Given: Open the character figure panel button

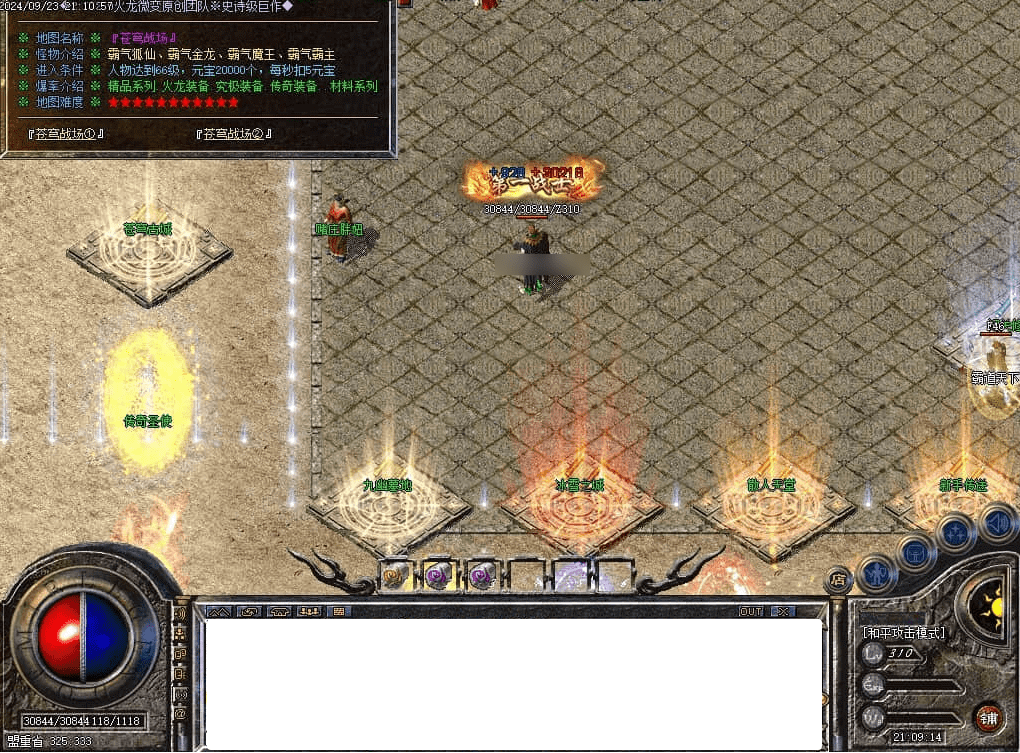Looking at the screenshot, I should [x=877, y=573].
